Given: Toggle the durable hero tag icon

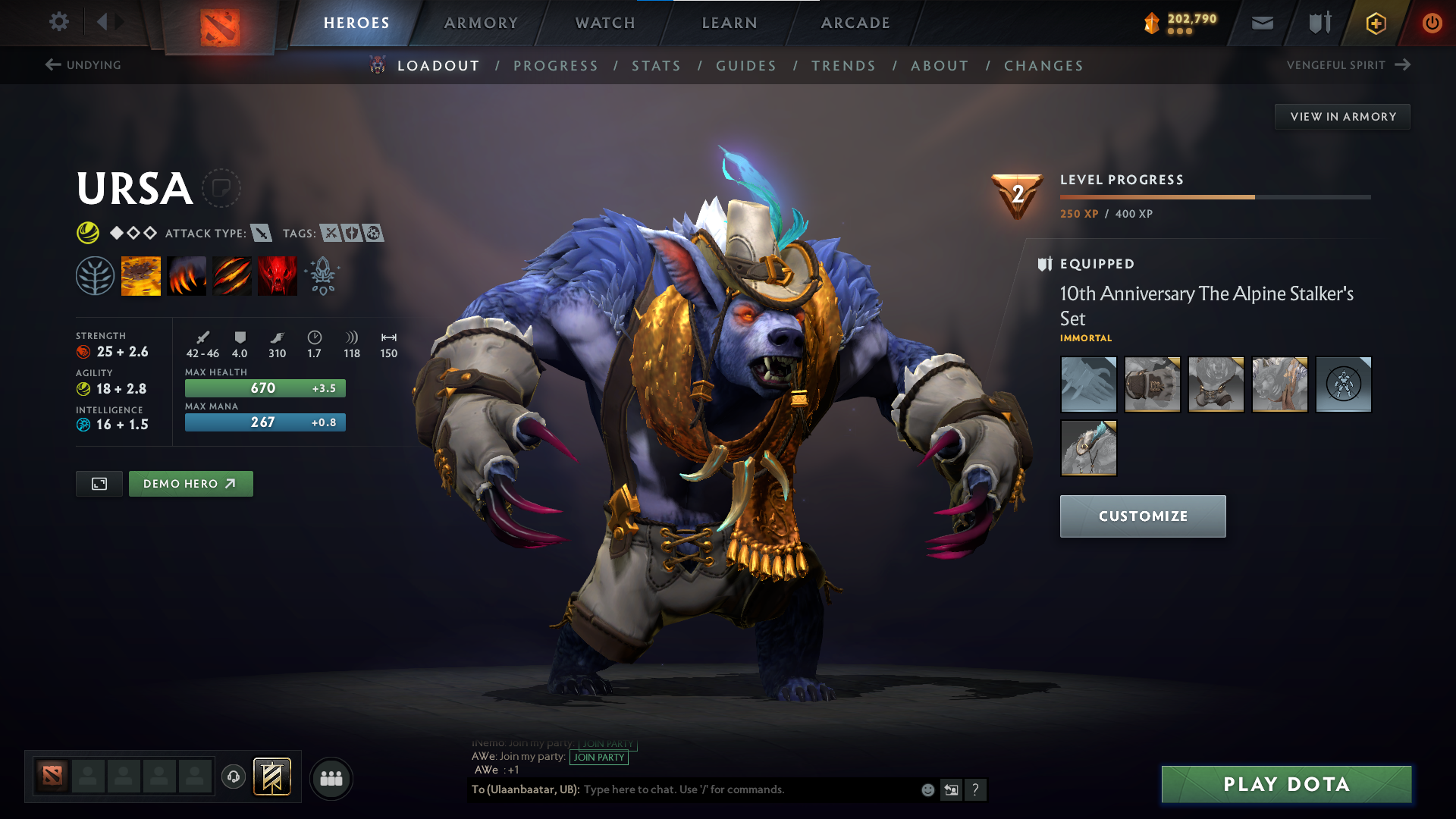Looking at the screenshot, I should 351,234.
